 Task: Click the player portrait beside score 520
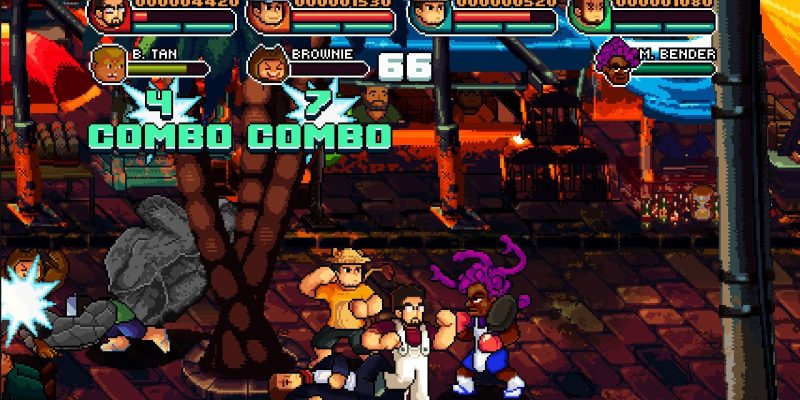point(428,15)
